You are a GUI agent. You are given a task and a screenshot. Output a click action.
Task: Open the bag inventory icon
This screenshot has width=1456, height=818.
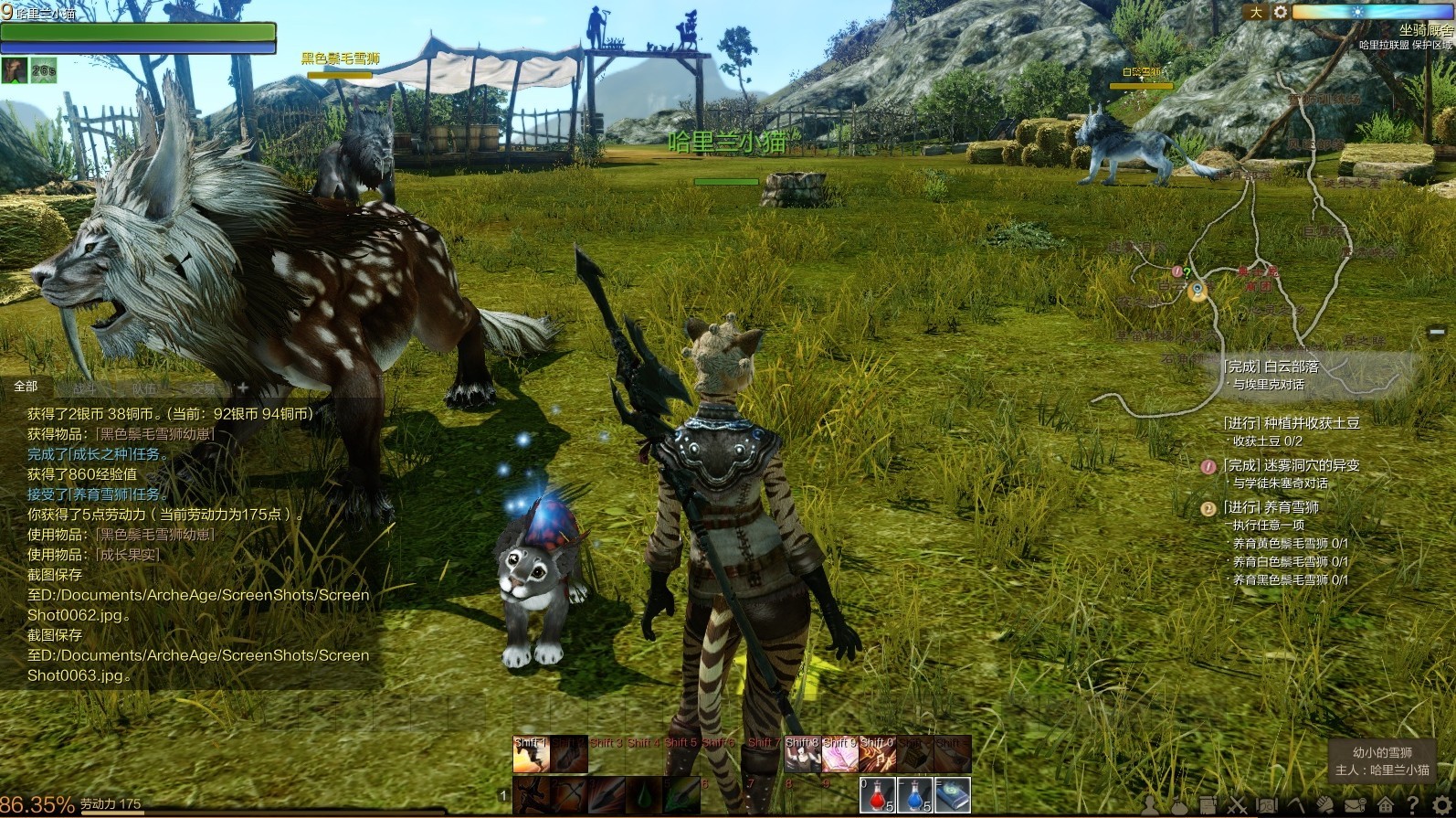pyautogui.click(x=1178, y=806)
